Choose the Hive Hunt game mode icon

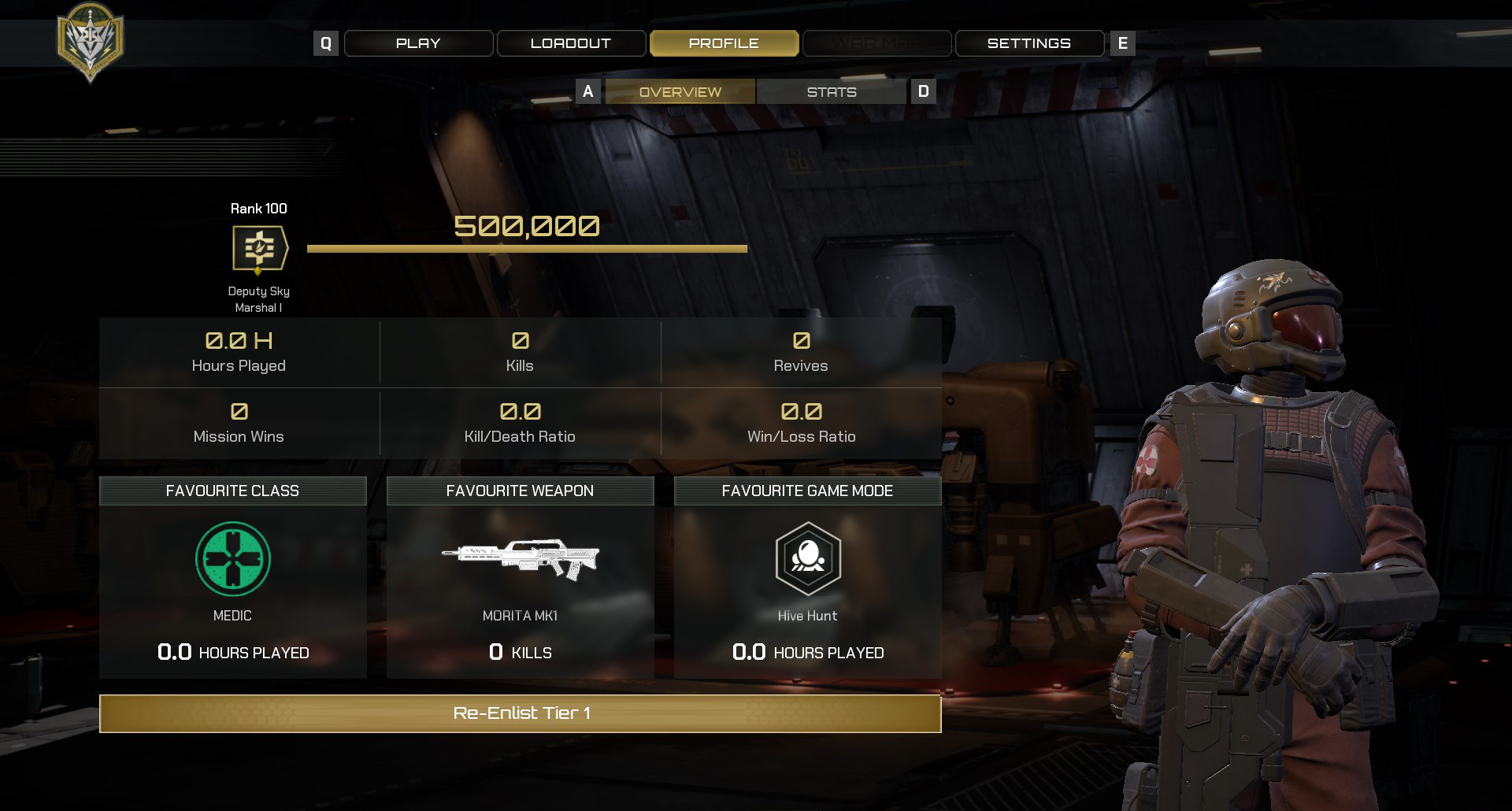808,559
